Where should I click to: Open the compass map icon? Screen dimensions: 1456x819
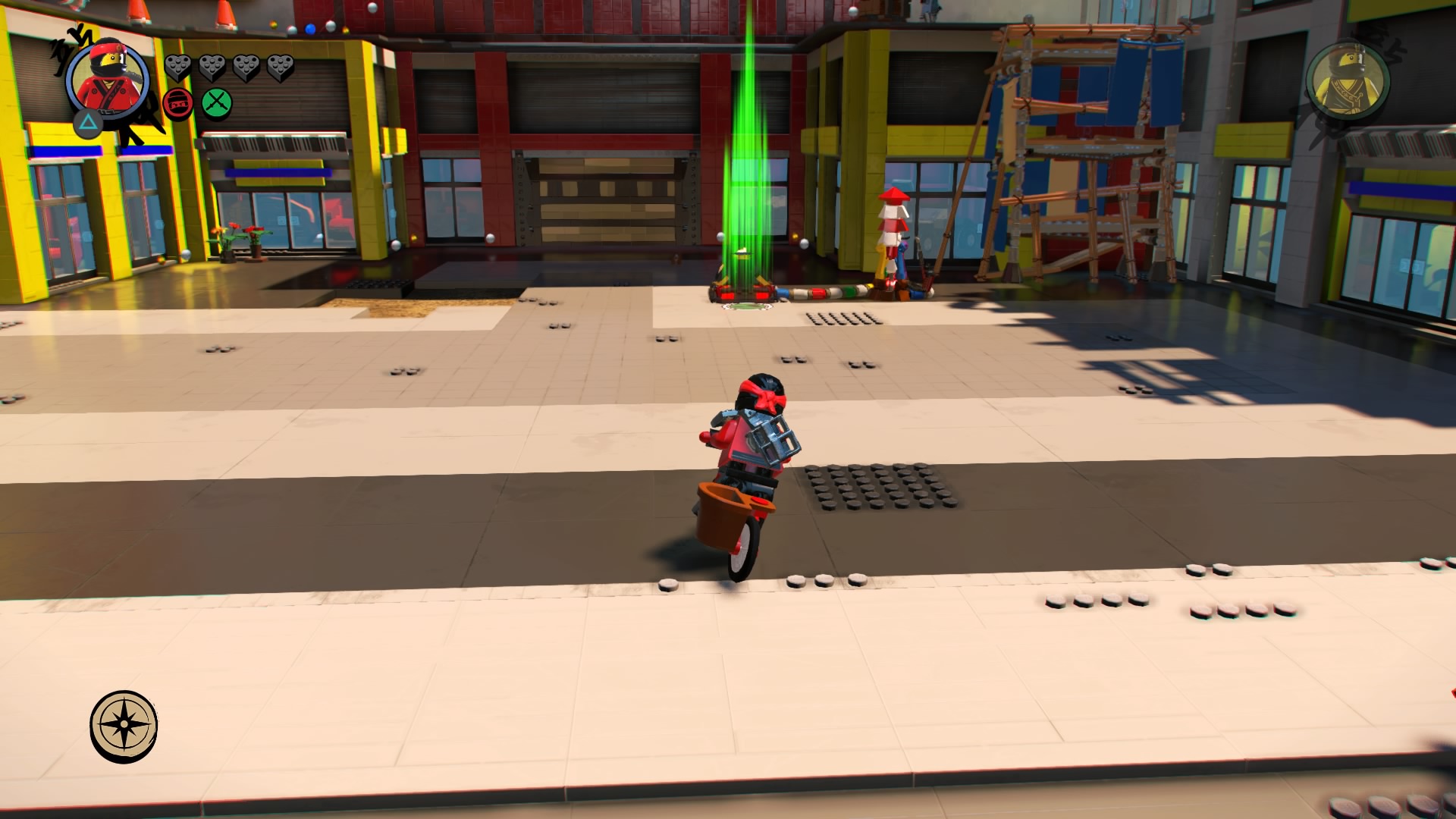point(124,726)
